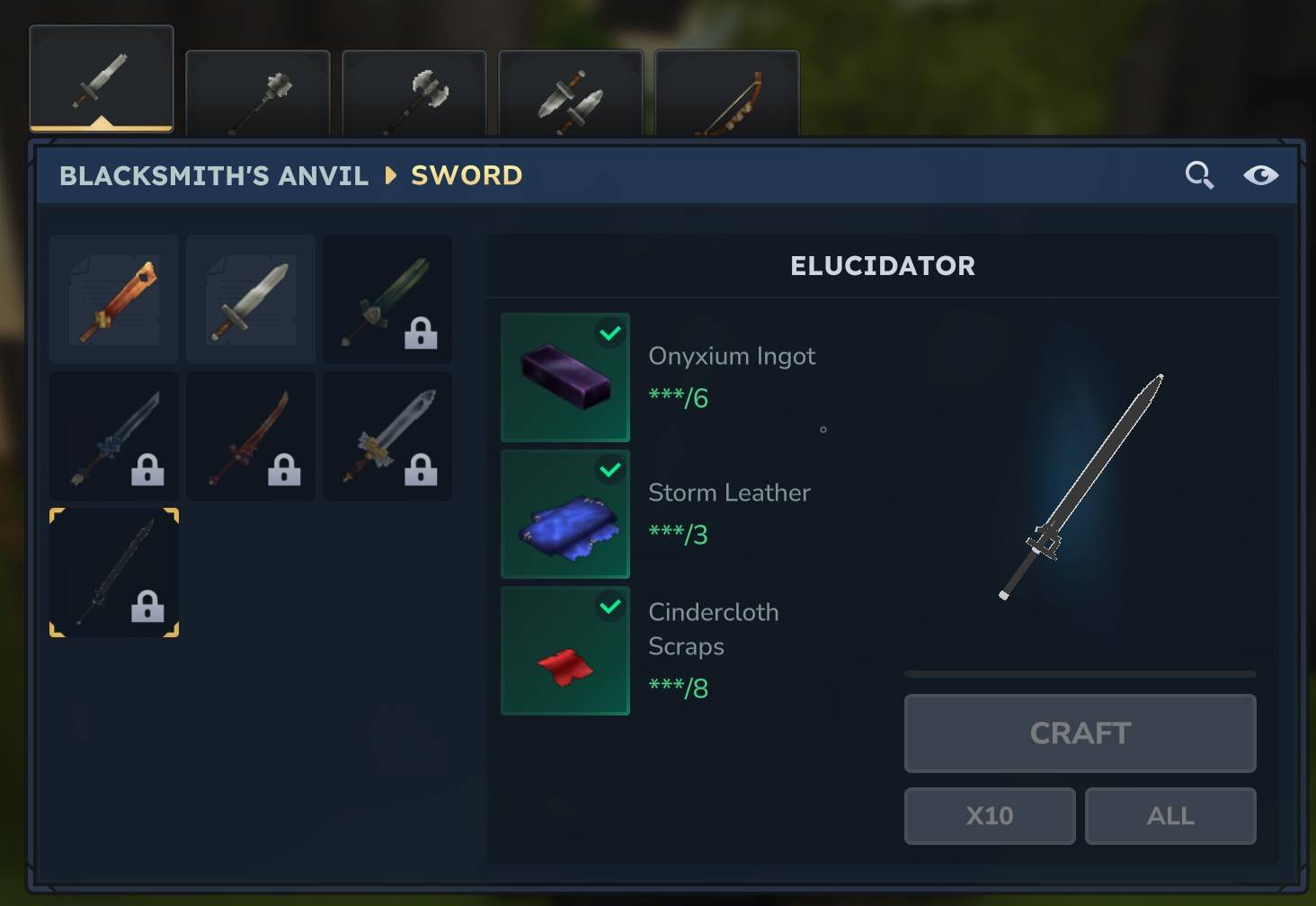Toggle the eye visibility icon
The height and width of the screenshot is (906, 1316).
coord(1260,174)
